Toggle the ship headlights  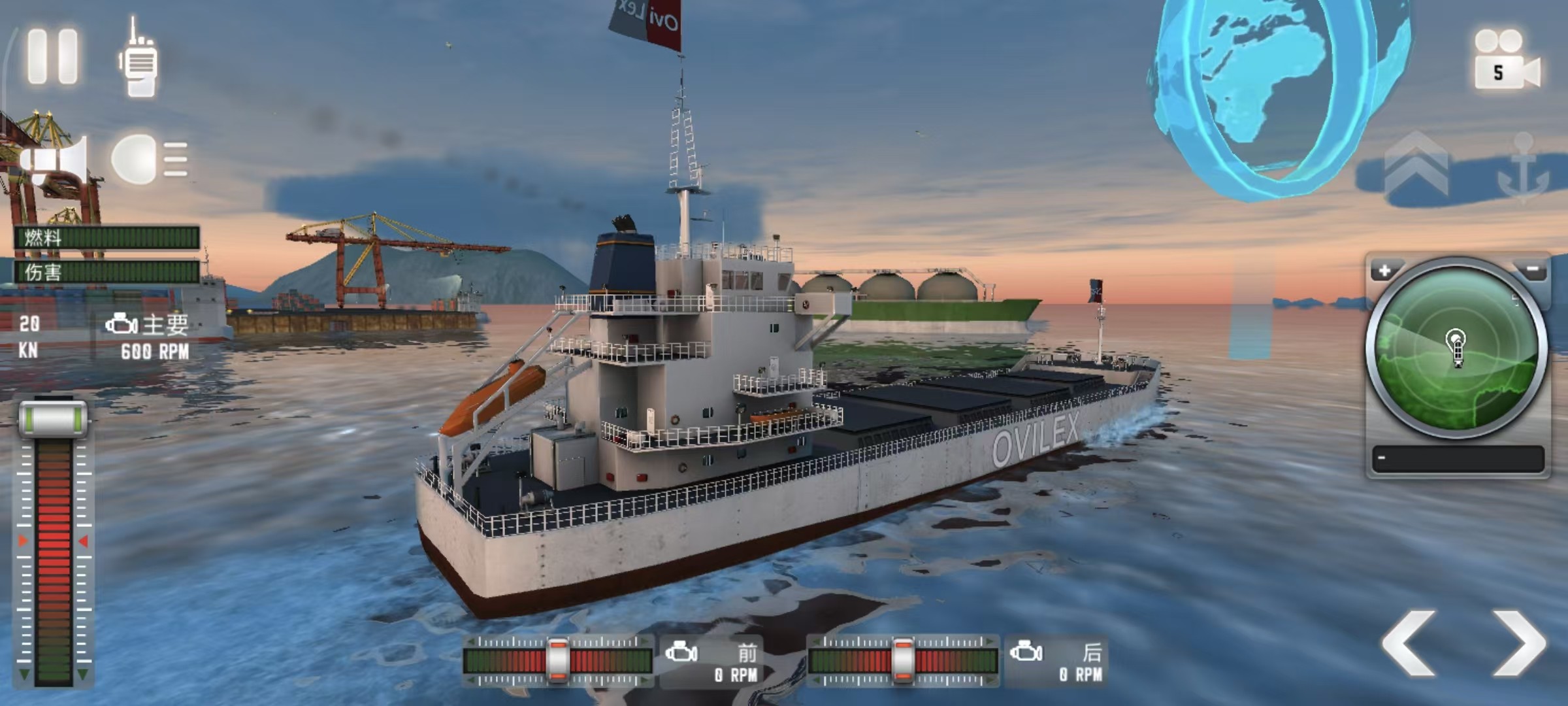click(149, 159)
